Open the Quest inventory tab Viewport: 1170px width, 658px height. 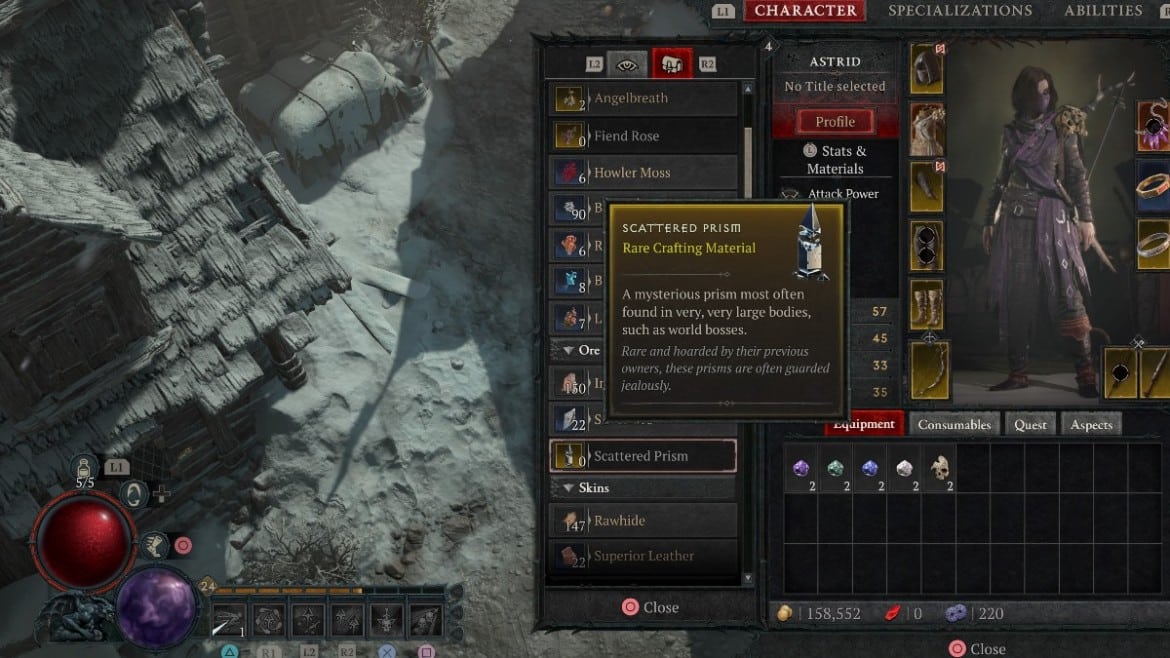pos(1030,425)
